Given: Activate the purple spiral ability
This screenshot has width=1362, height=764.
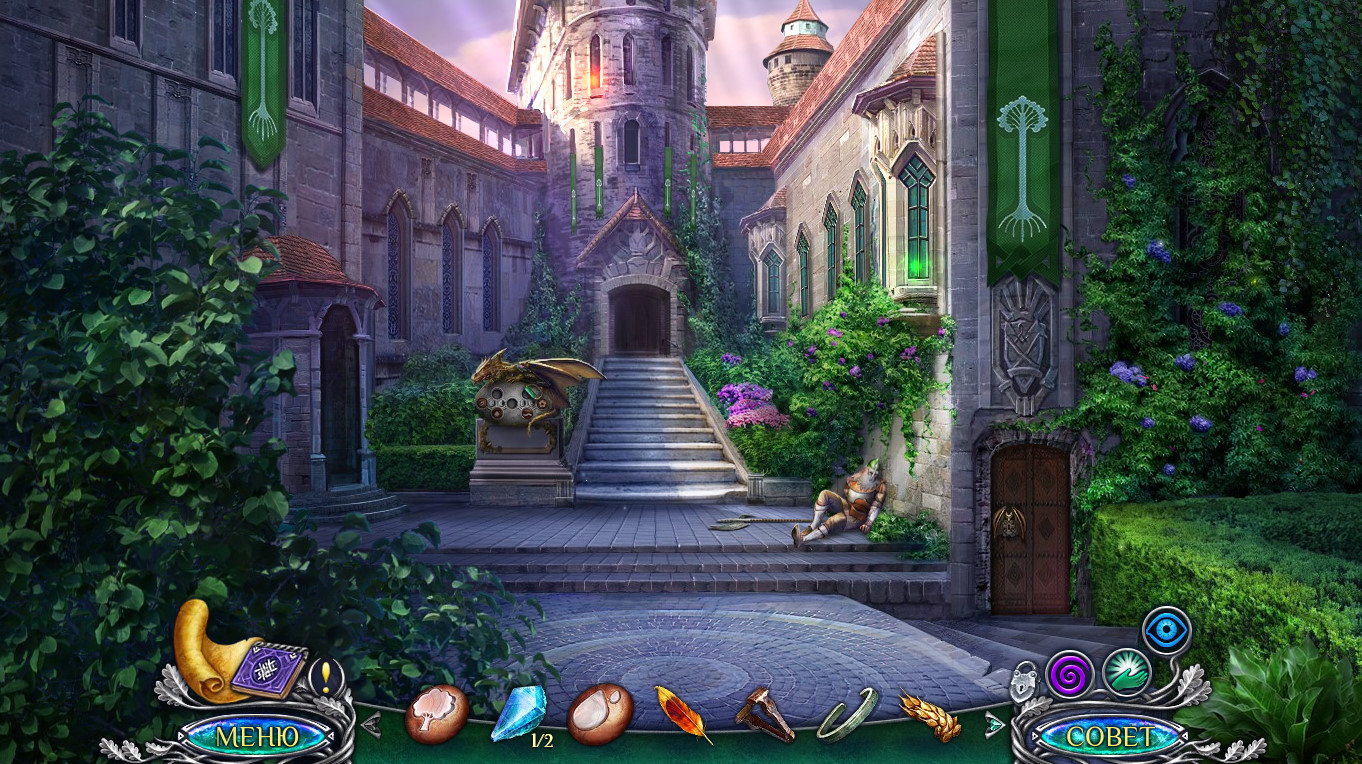Looking at the screenshot, I should (1069, 674).
